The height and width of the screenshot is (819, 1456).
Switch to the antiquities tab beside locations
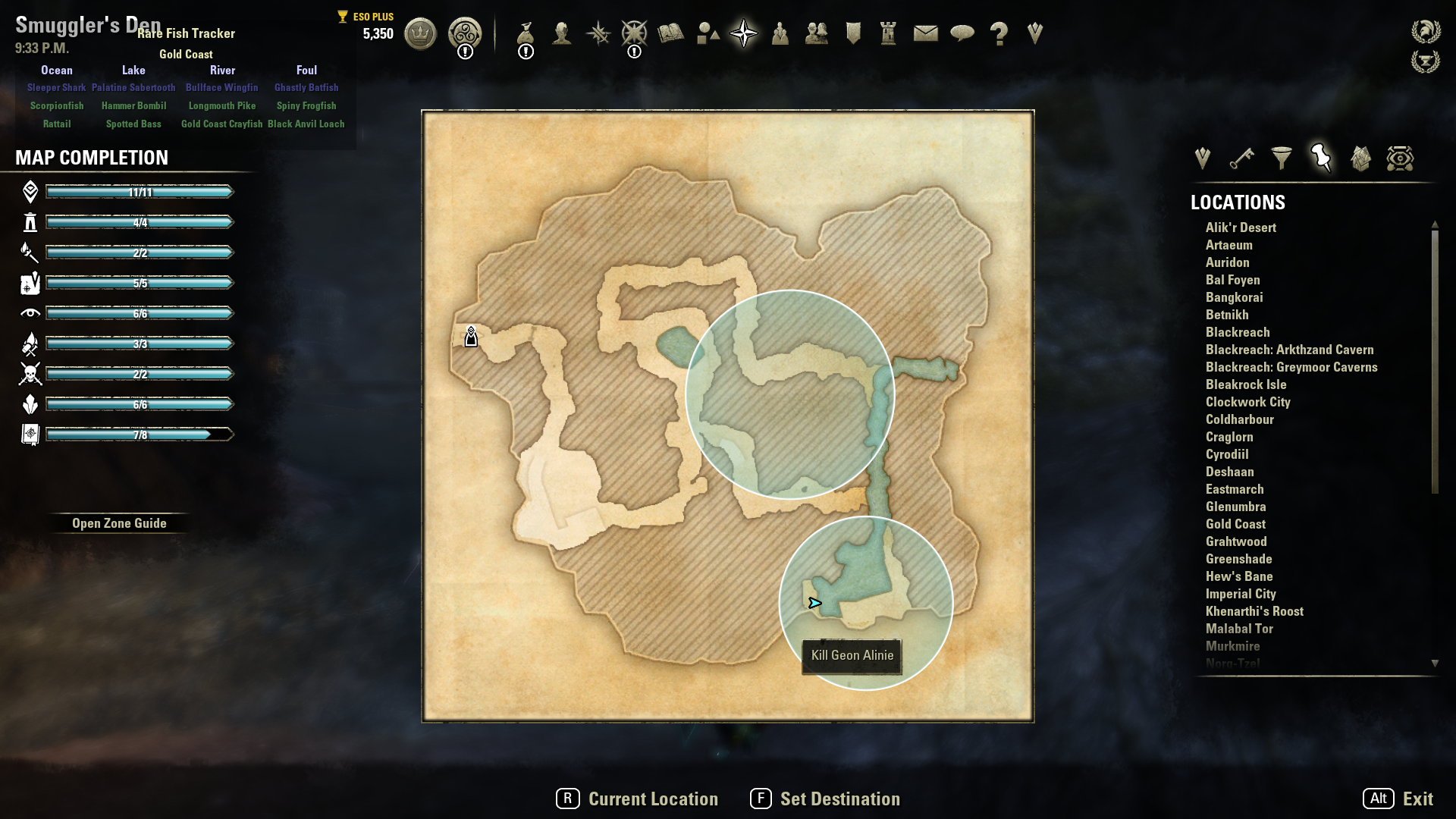(1400, 158)
